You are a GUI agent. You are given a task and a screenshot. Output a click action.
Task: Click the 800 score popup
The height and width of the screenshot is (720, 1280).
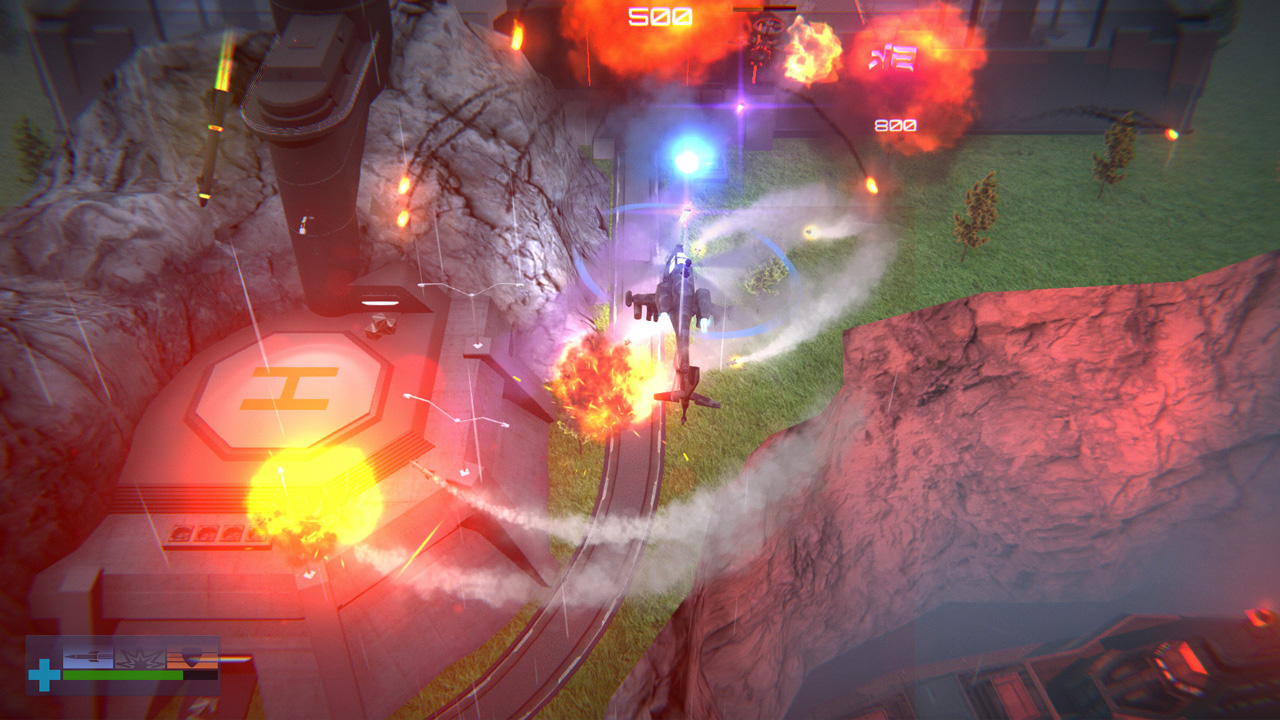tap(896, 125)
